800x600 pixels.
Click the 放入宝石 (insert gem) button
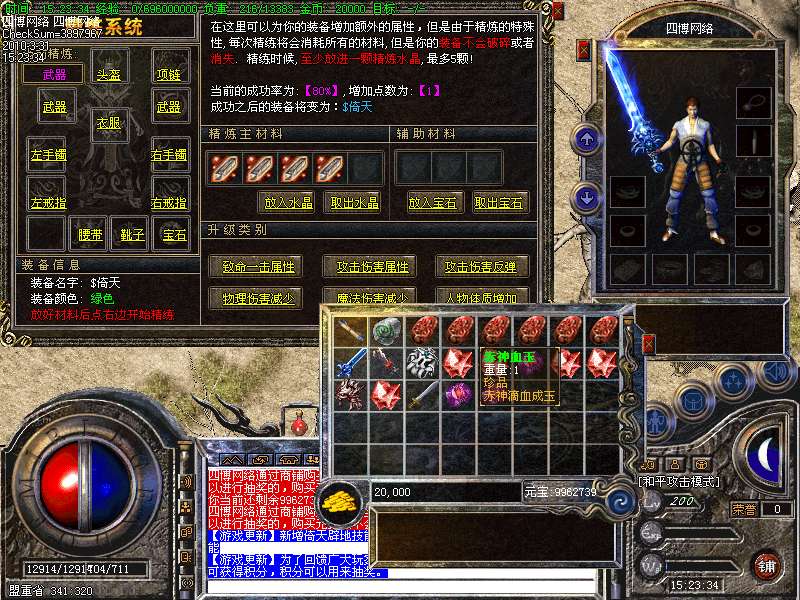(x=436, y=203)
